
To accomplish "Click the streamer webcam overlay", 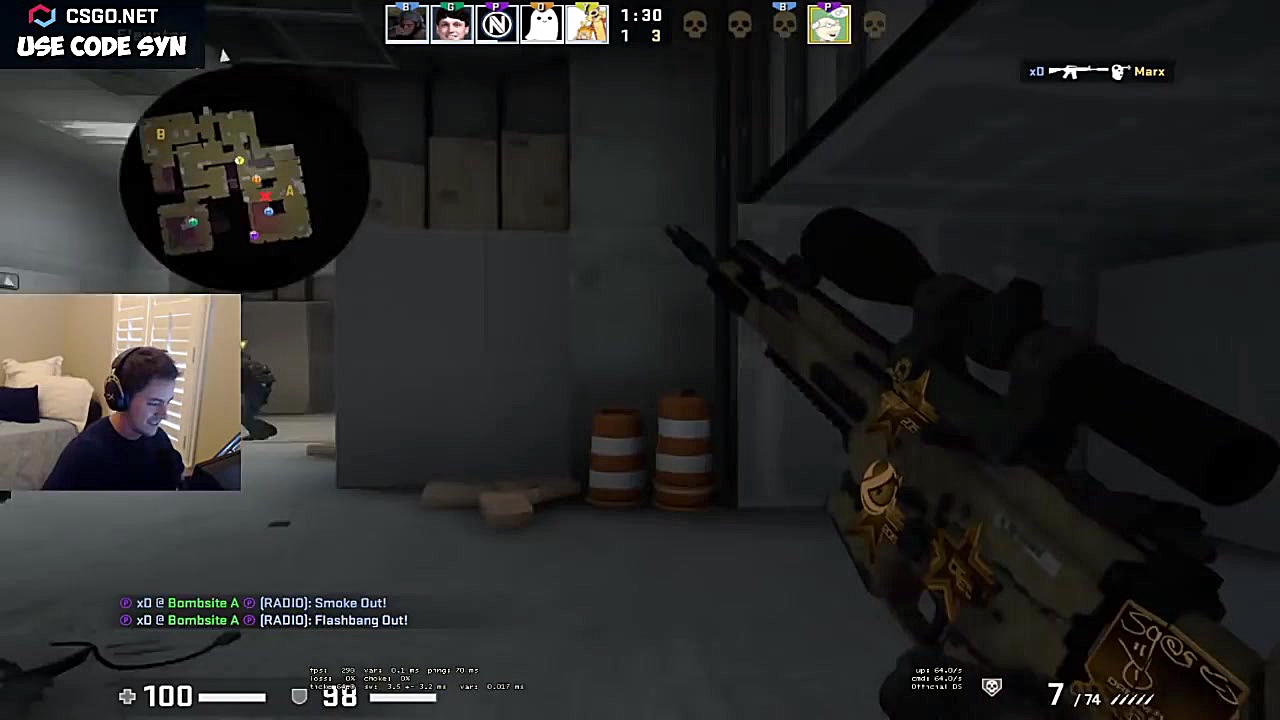I will click(x=120, y=392).
